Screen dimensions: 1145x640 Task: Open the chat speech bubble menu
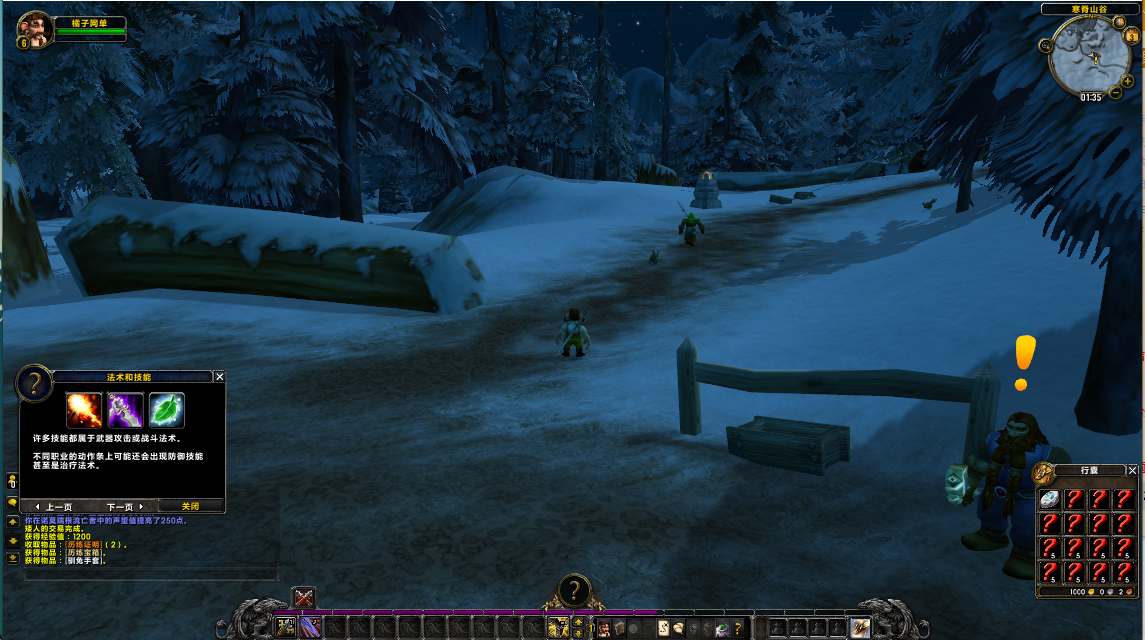12,502
